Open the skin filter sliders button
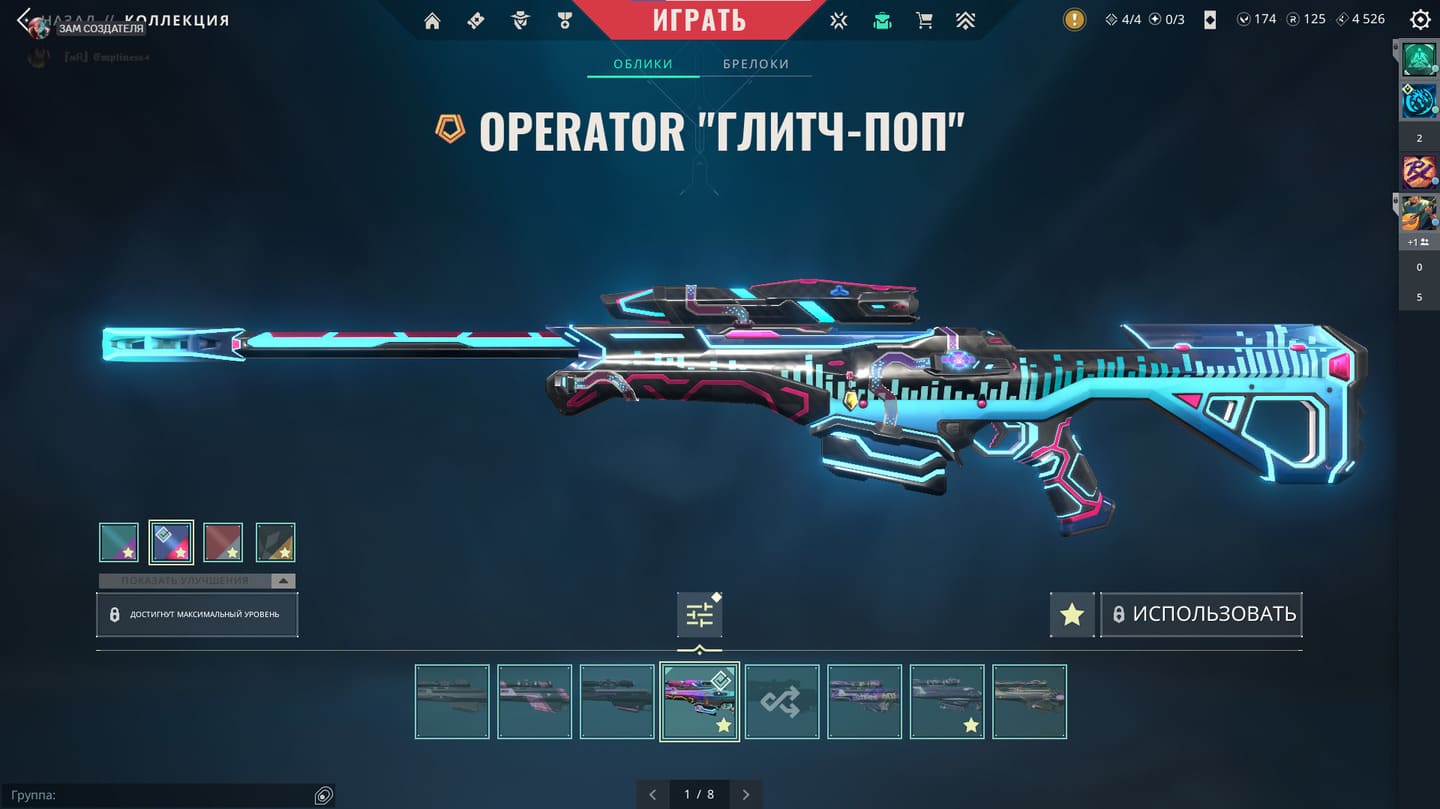 699,615
